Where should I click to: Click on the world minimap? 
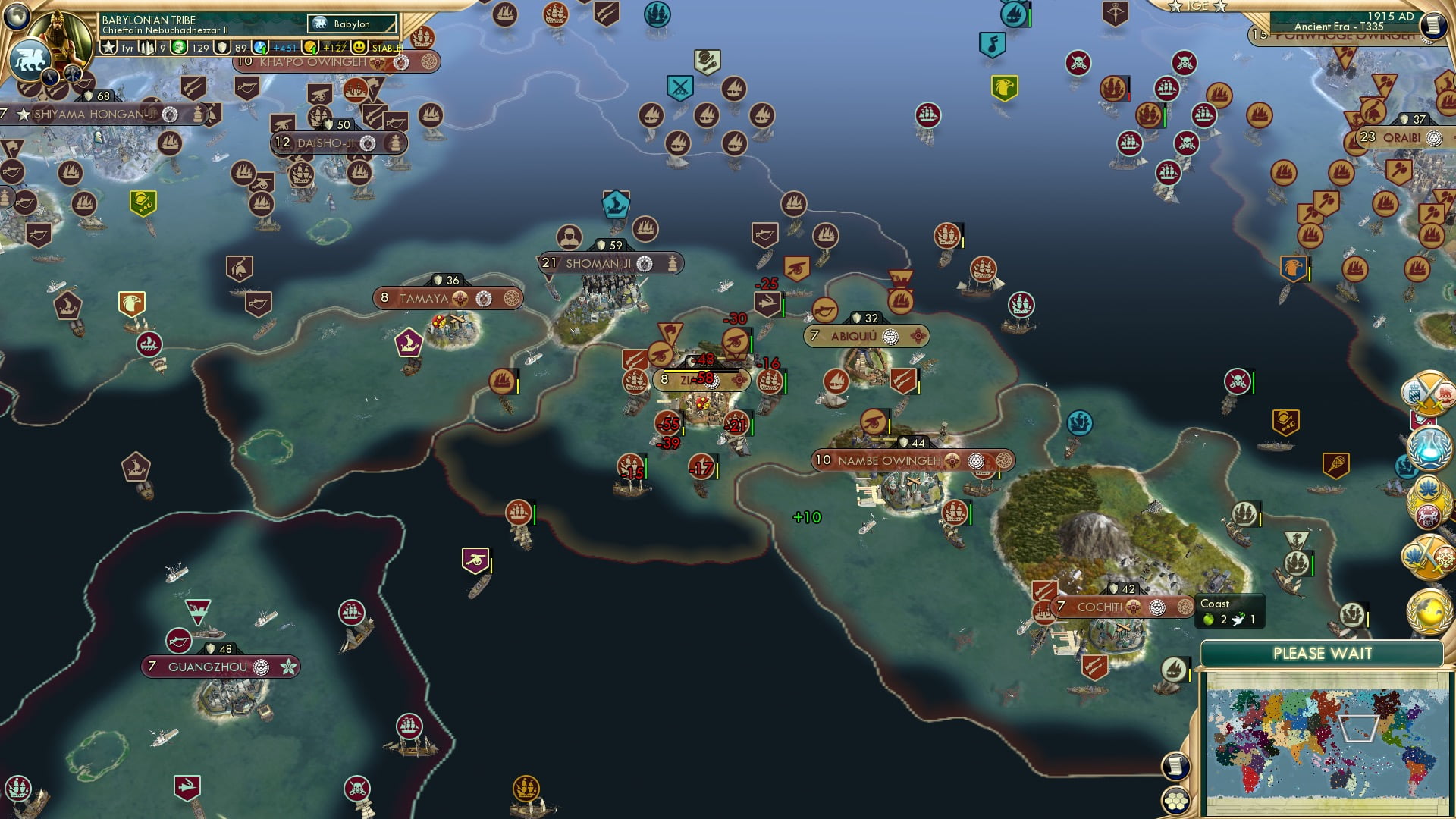1326,742
